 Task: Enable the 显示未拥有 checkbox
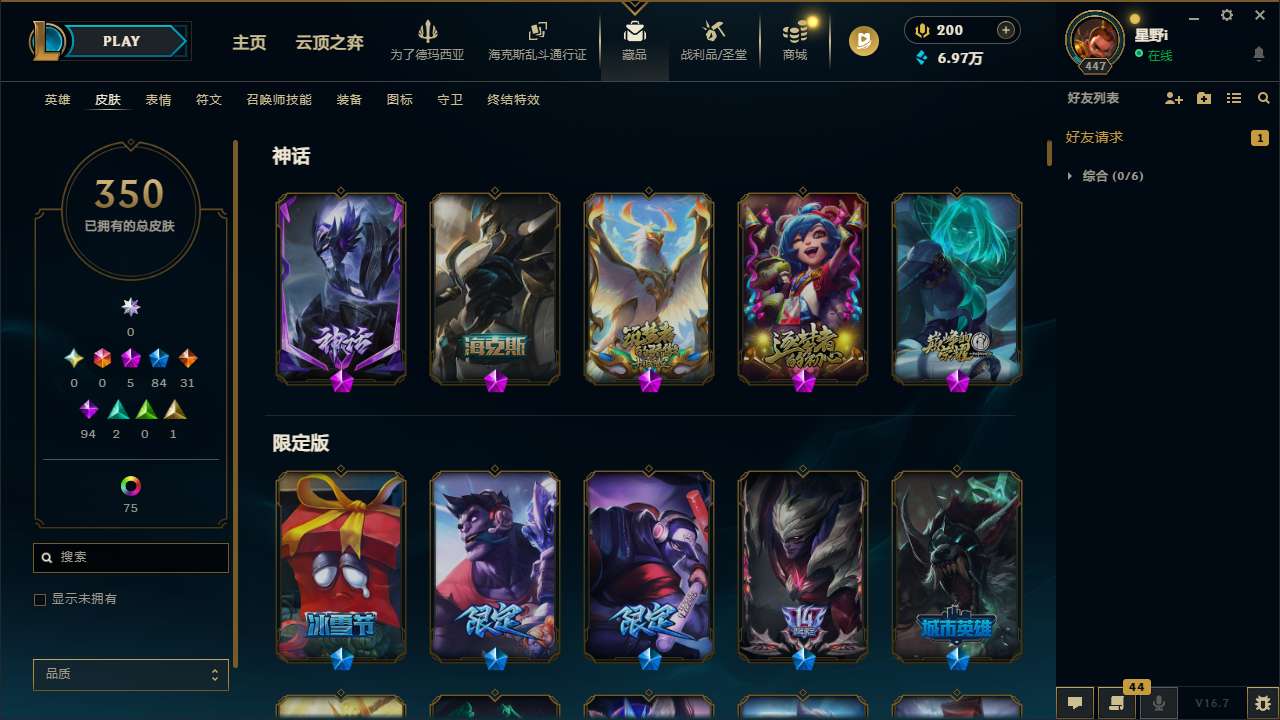pyautogui.click(x=40, y=599)
